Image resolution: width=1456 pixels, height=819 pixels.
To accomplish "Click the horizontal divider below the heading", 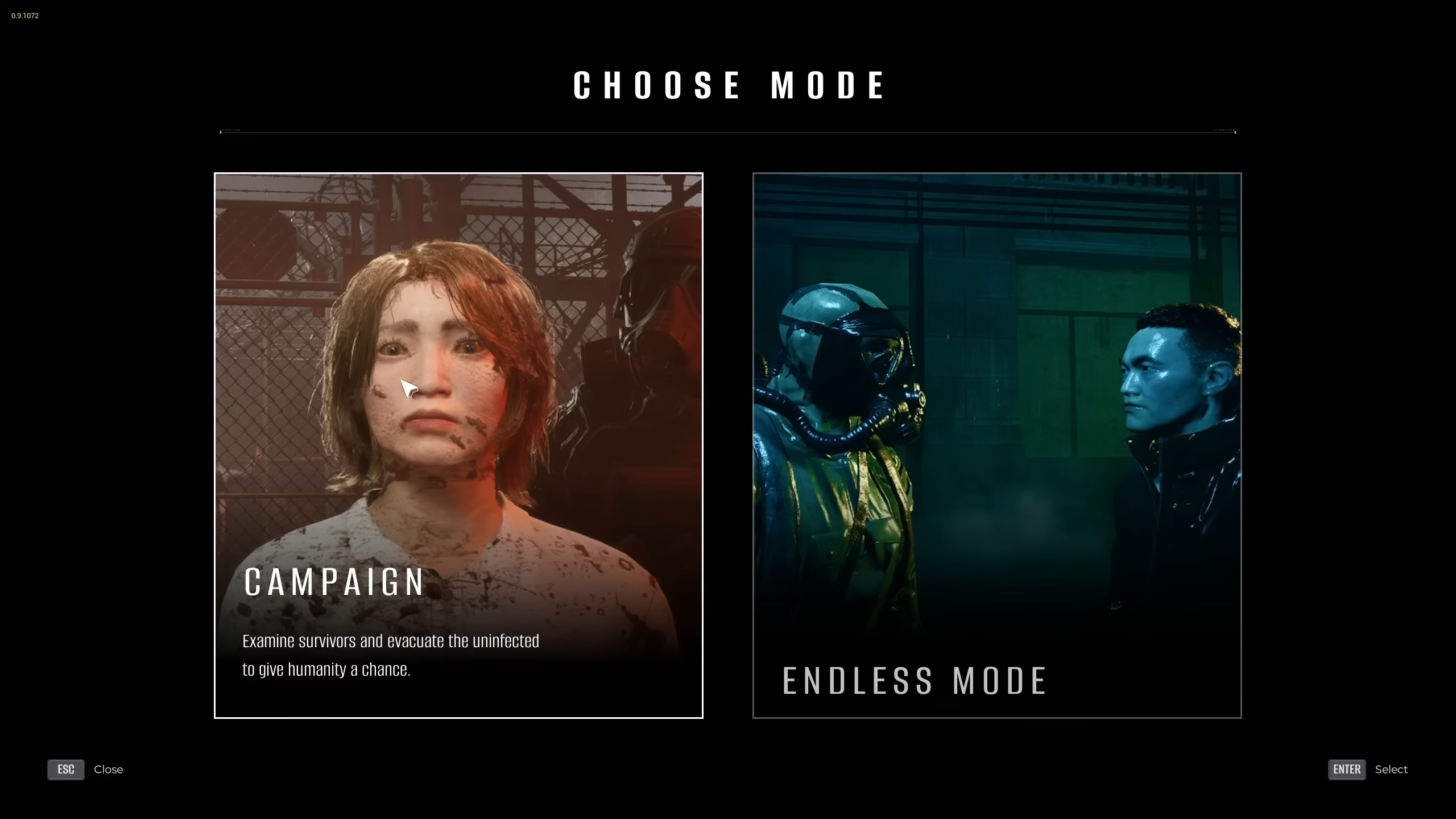I will (x=728, y=132).
